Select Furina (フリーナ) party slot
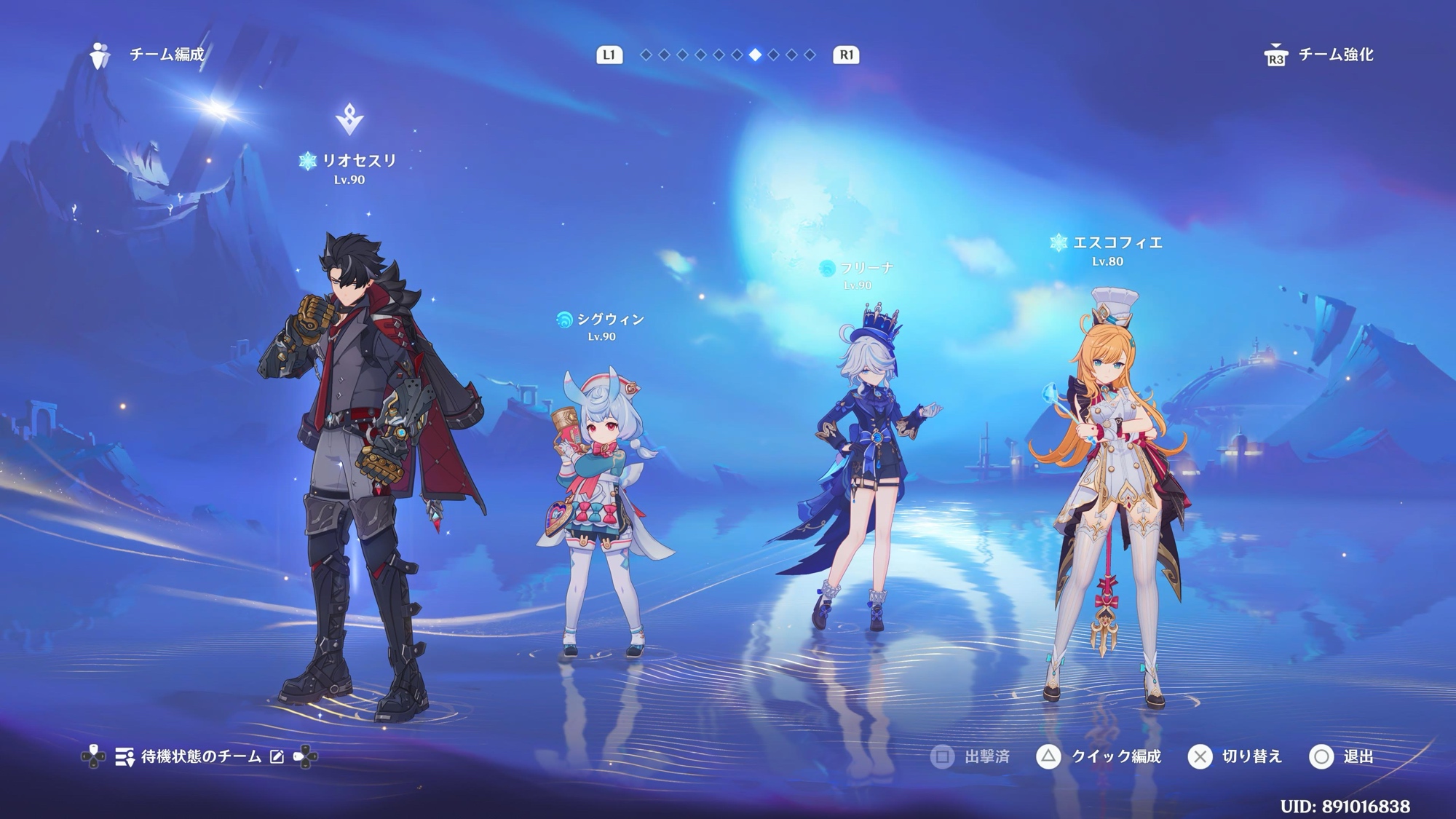The image size is (1456, 819). click(859, 466)
